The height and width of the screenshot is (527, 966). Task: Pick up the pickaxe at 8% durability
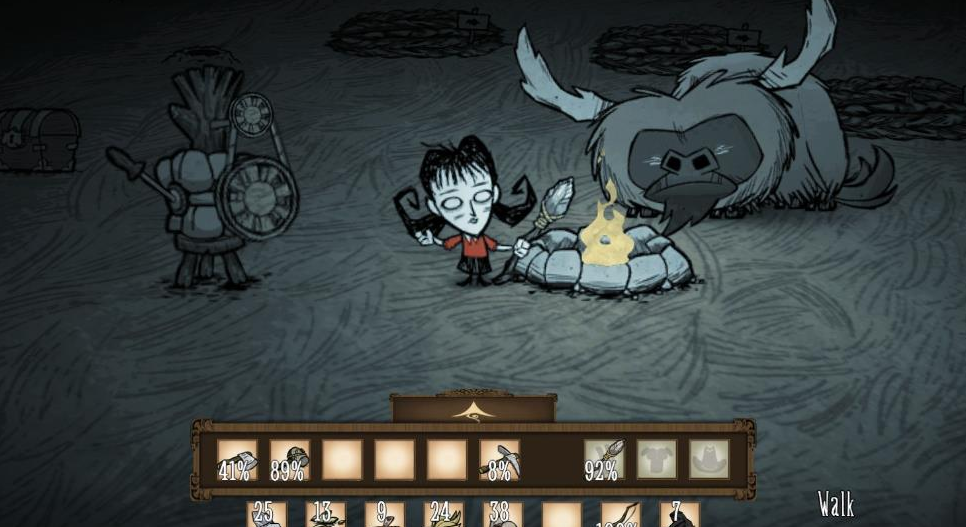[498, 459]
